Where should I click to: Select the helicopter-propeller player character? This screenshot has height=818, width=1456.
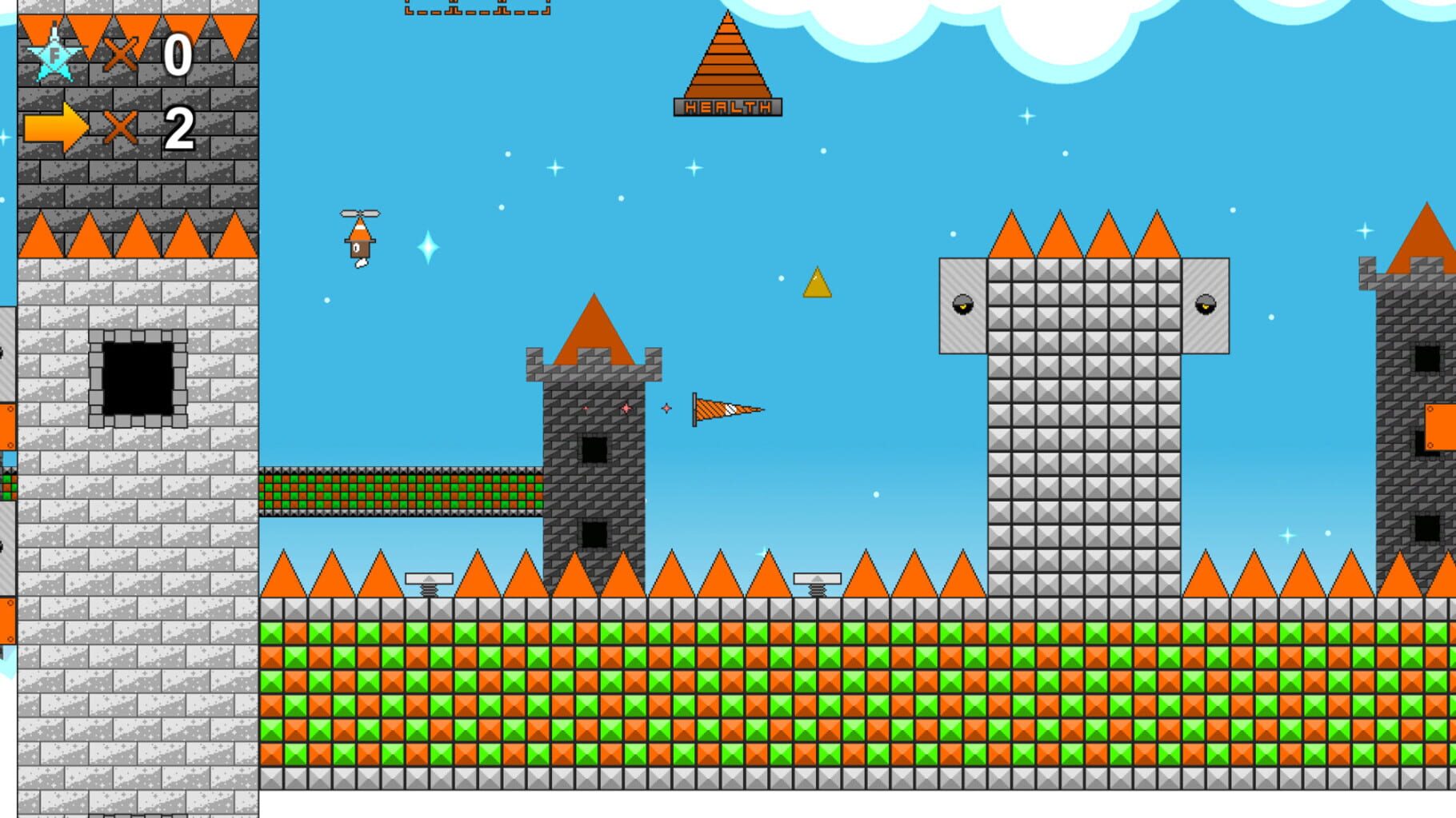click(x=359, y=236)
